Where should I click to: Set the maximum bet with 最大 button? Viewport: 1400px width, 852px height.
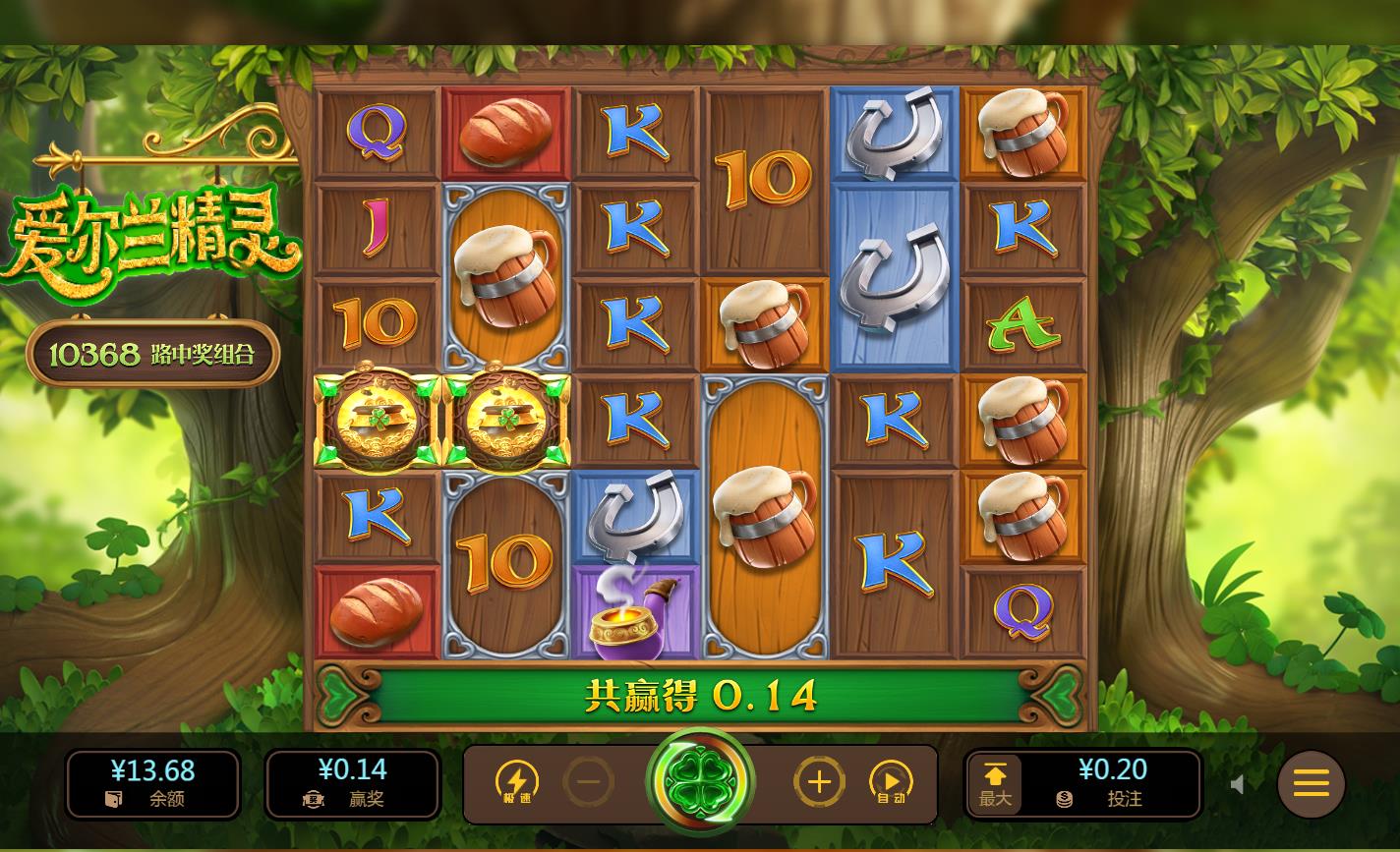995,783
